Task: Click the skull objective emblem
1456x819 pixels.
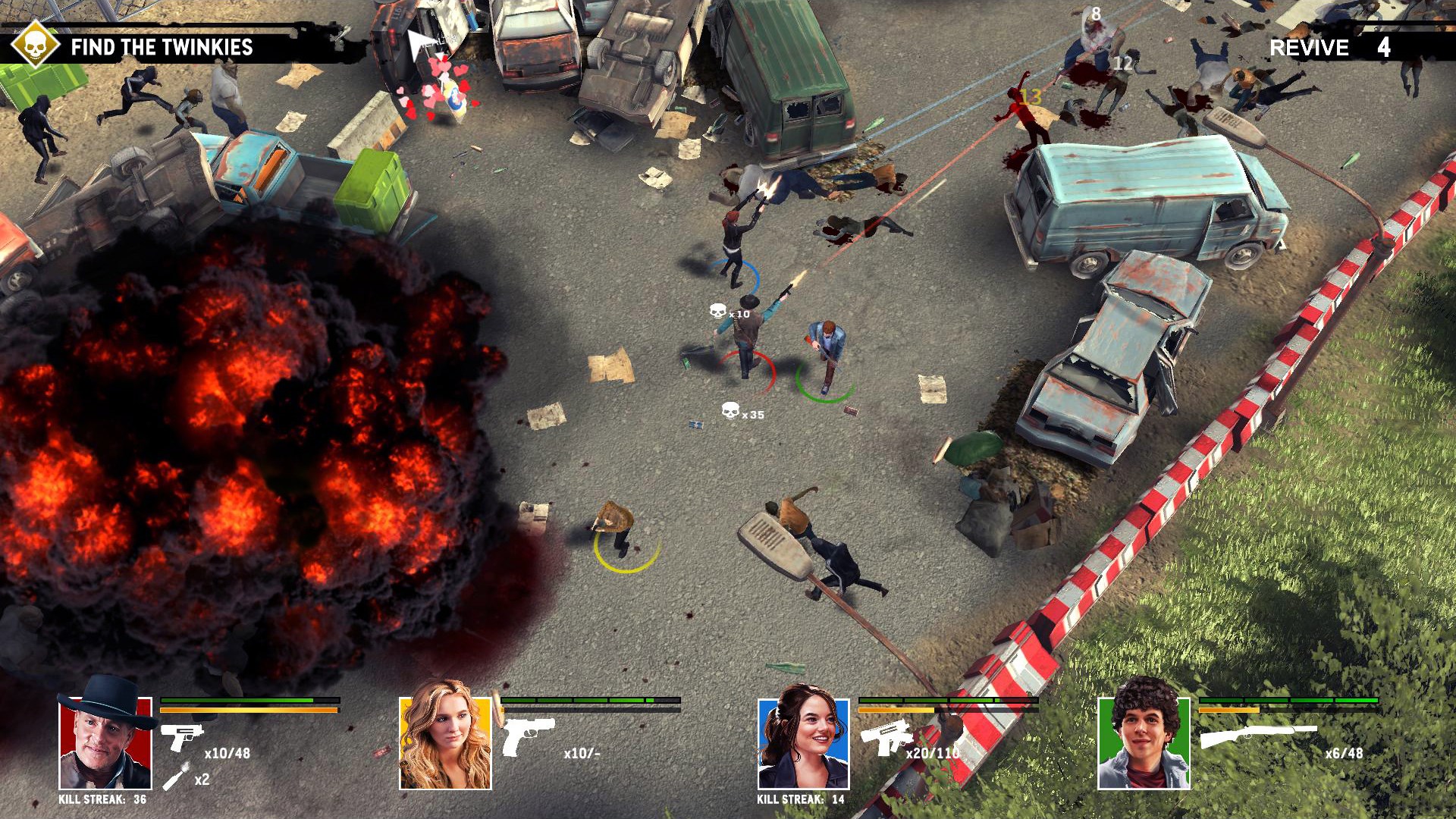Action: pos(35,45)
